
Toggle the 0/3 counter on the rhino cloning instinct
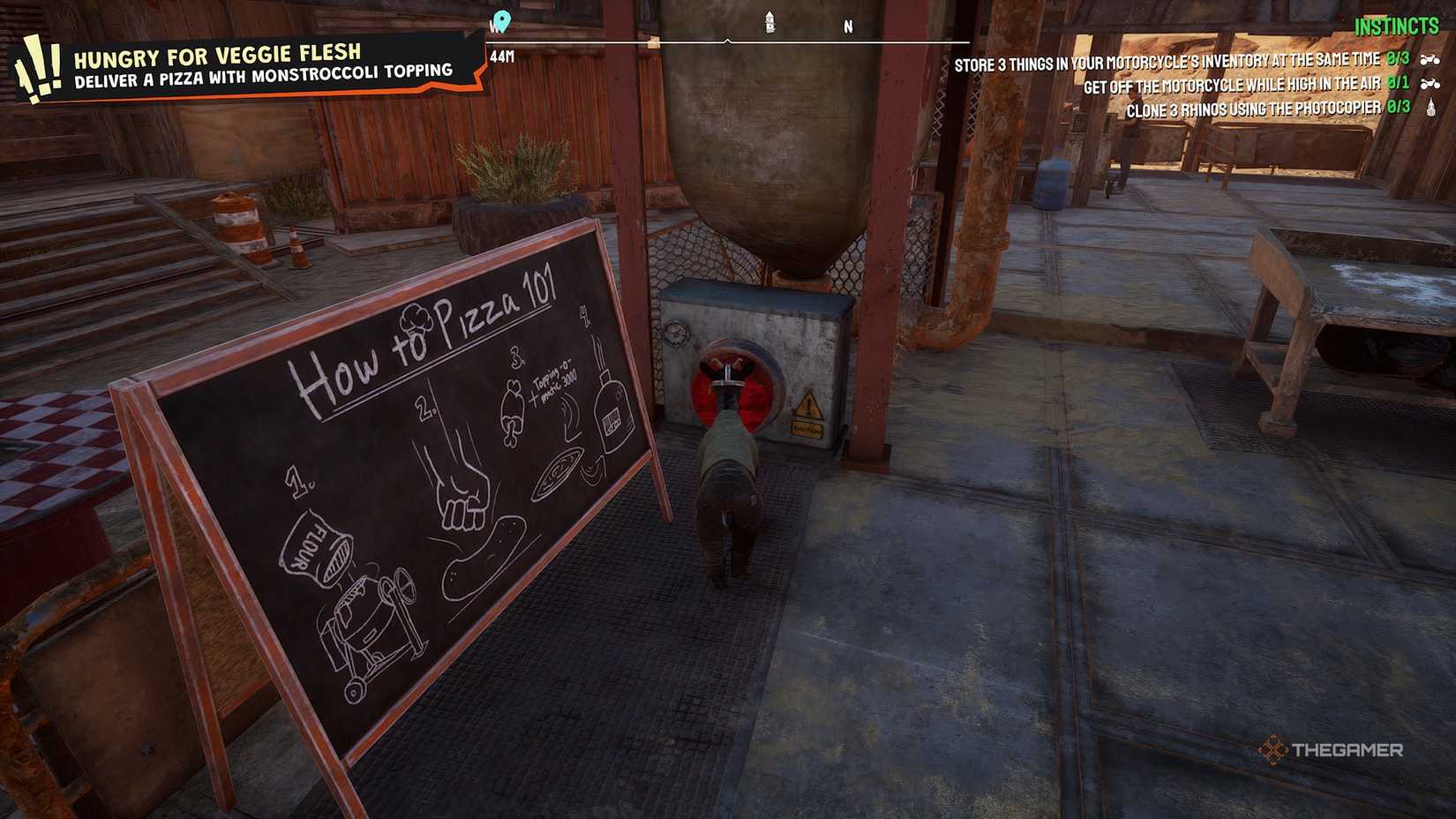point(1399,108)
